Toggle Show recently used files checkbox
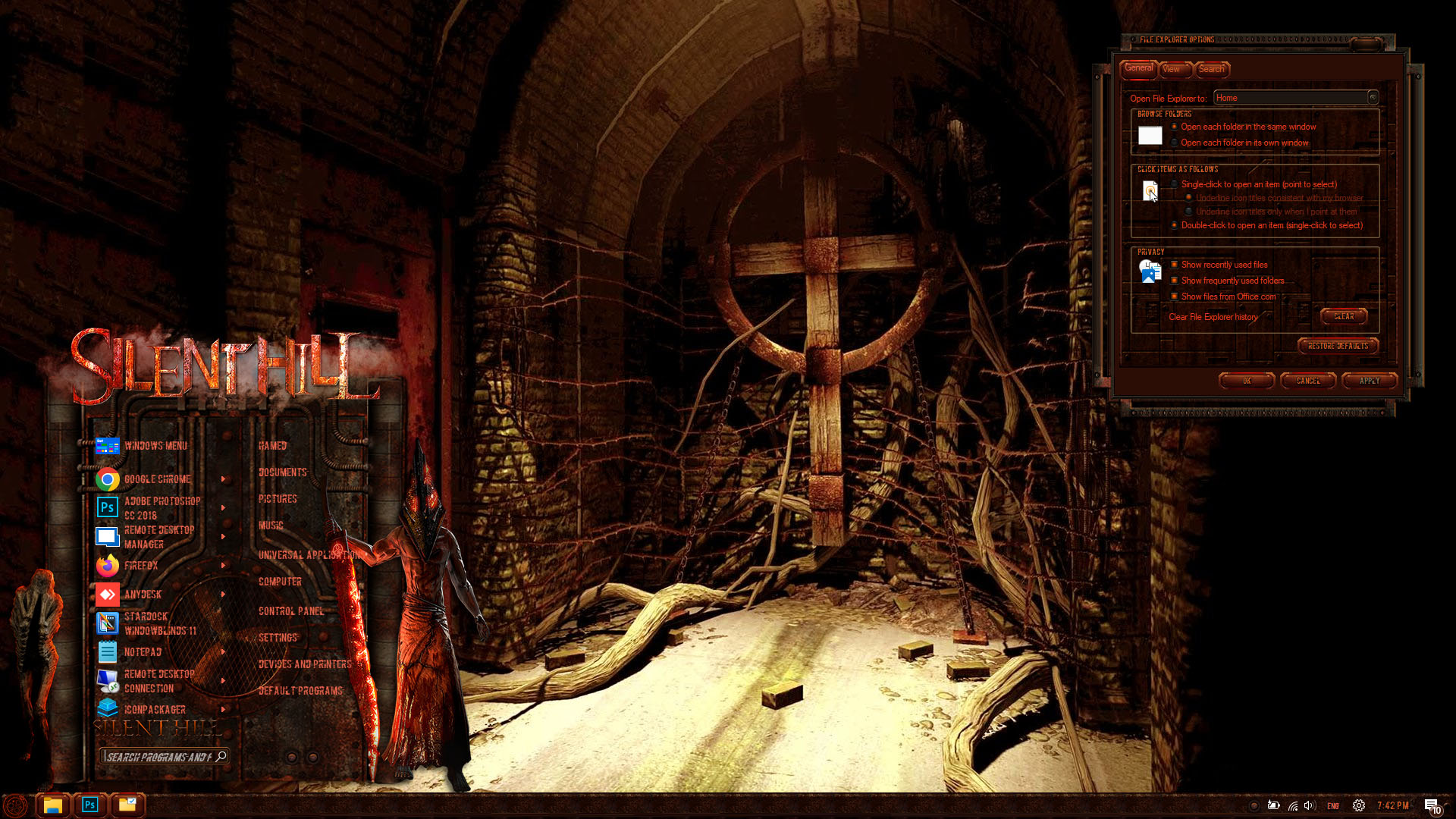 (x=1175, y=265)
